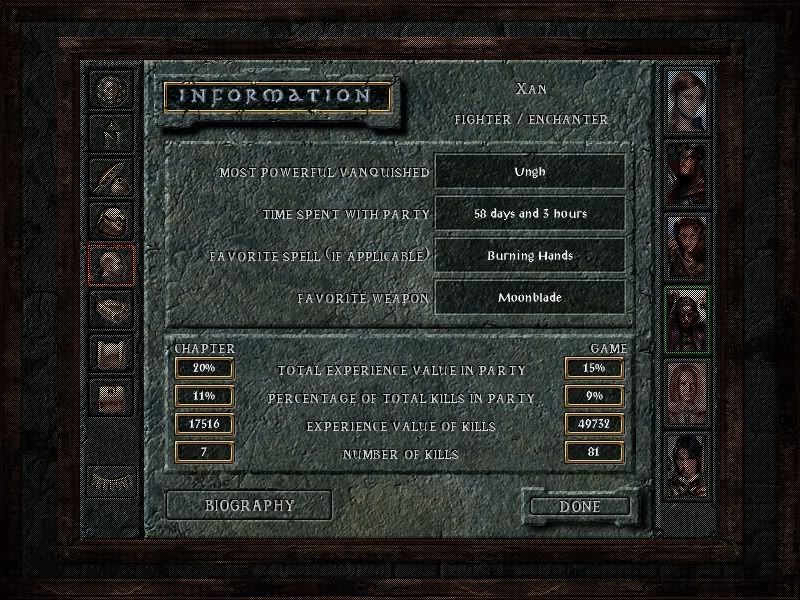Select the highlighted character record icon
Image resolution: width=800 pixels, height=600 pixels.
pos(110,264)
